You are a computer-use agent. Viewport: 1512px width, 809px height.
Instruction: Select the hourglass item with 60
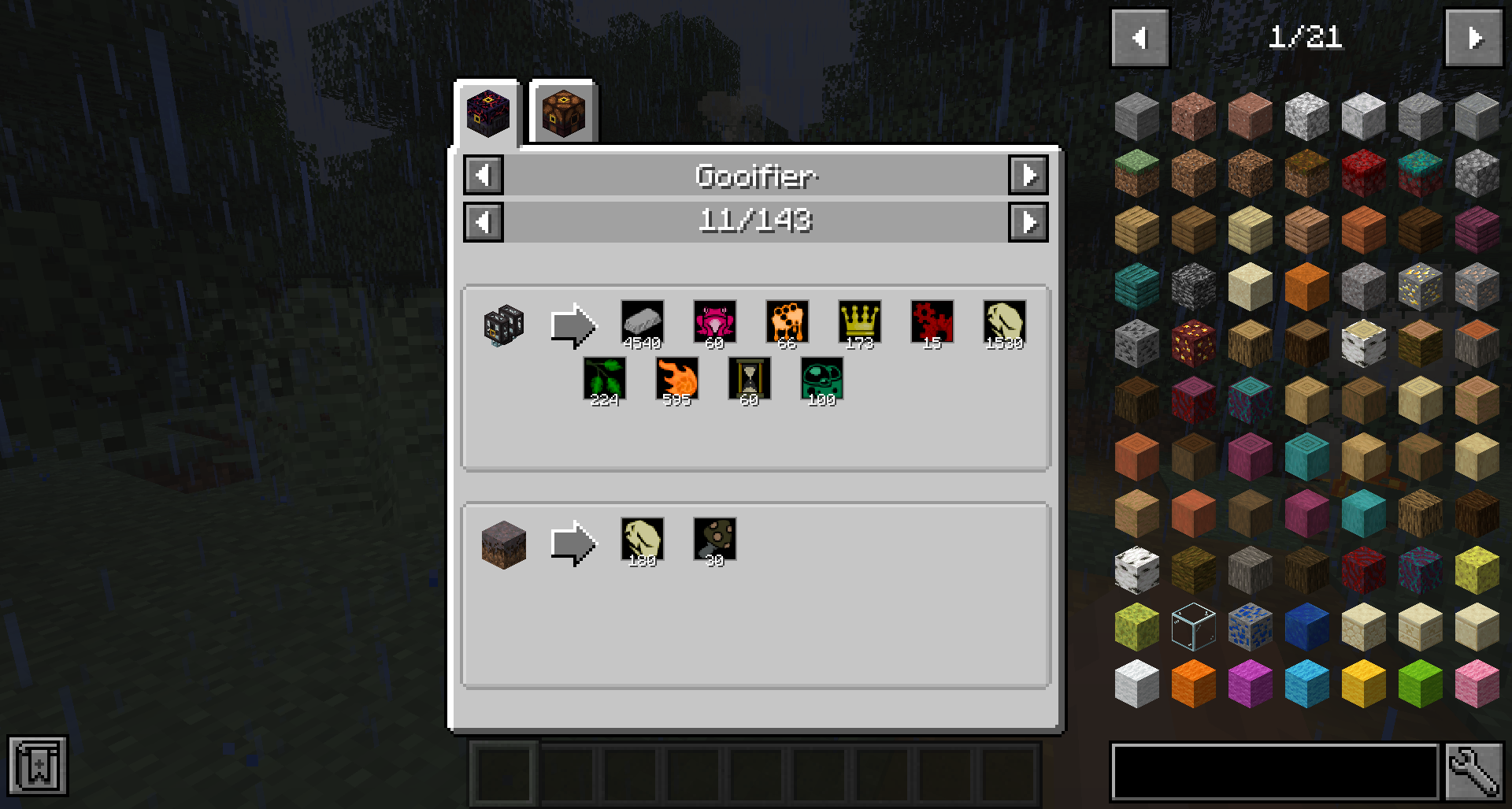click(748, 378)
